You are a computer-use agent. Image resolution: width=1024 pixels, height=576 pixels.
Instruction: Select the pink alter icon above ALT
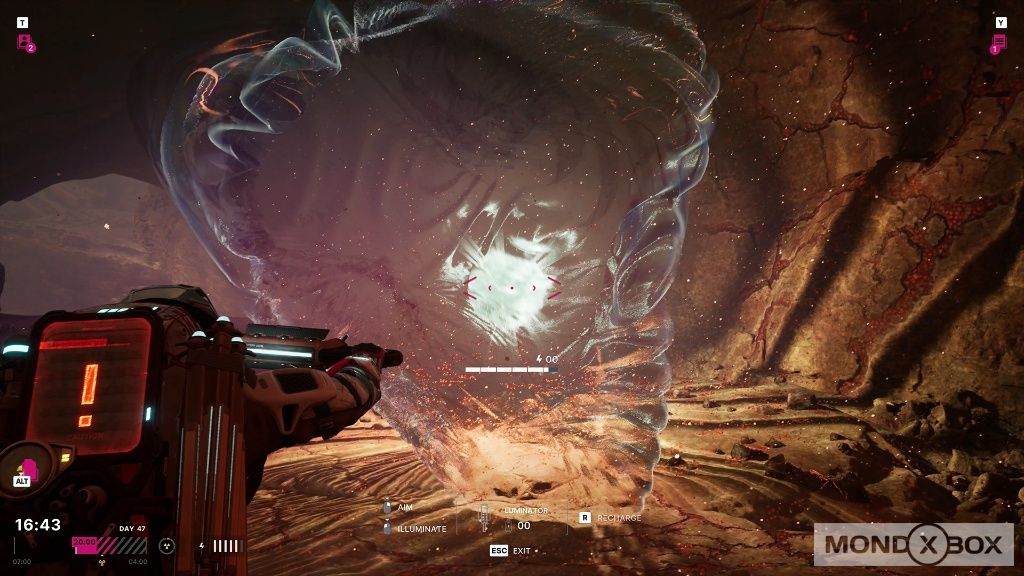21,466
